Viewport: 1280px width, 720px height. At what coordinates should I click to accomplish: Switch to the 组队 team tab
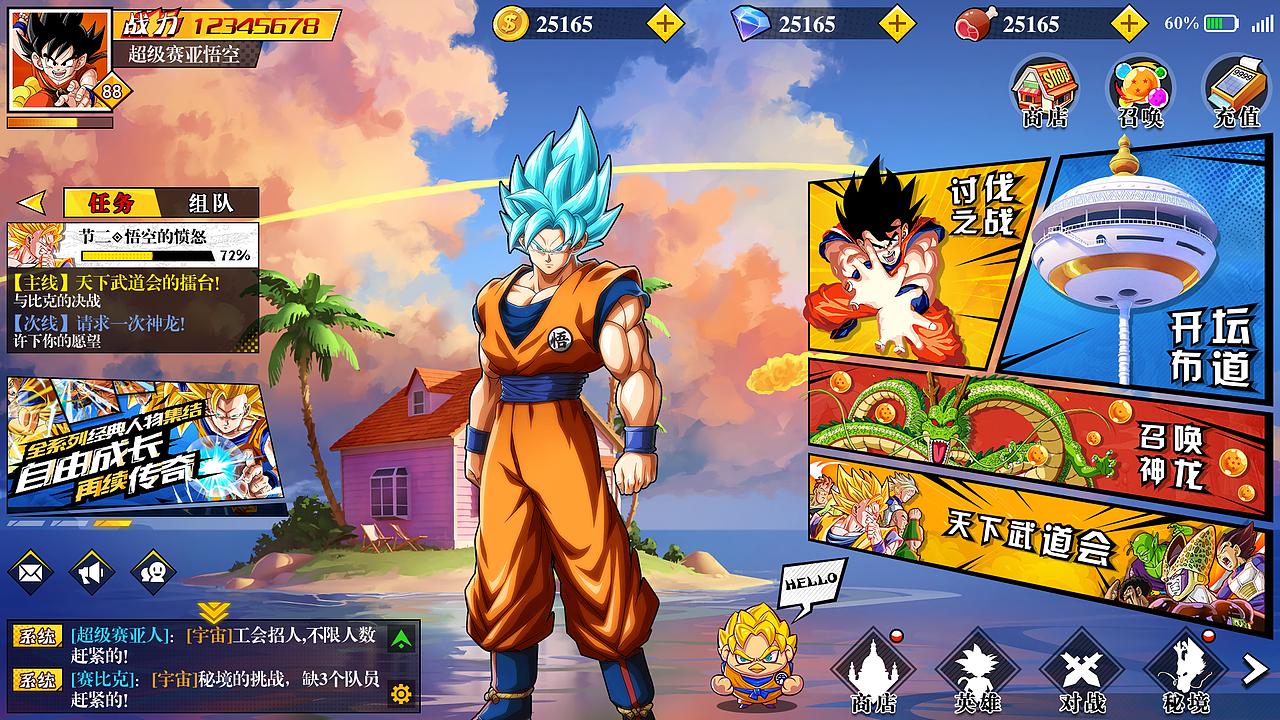click(x=210, y=203)
